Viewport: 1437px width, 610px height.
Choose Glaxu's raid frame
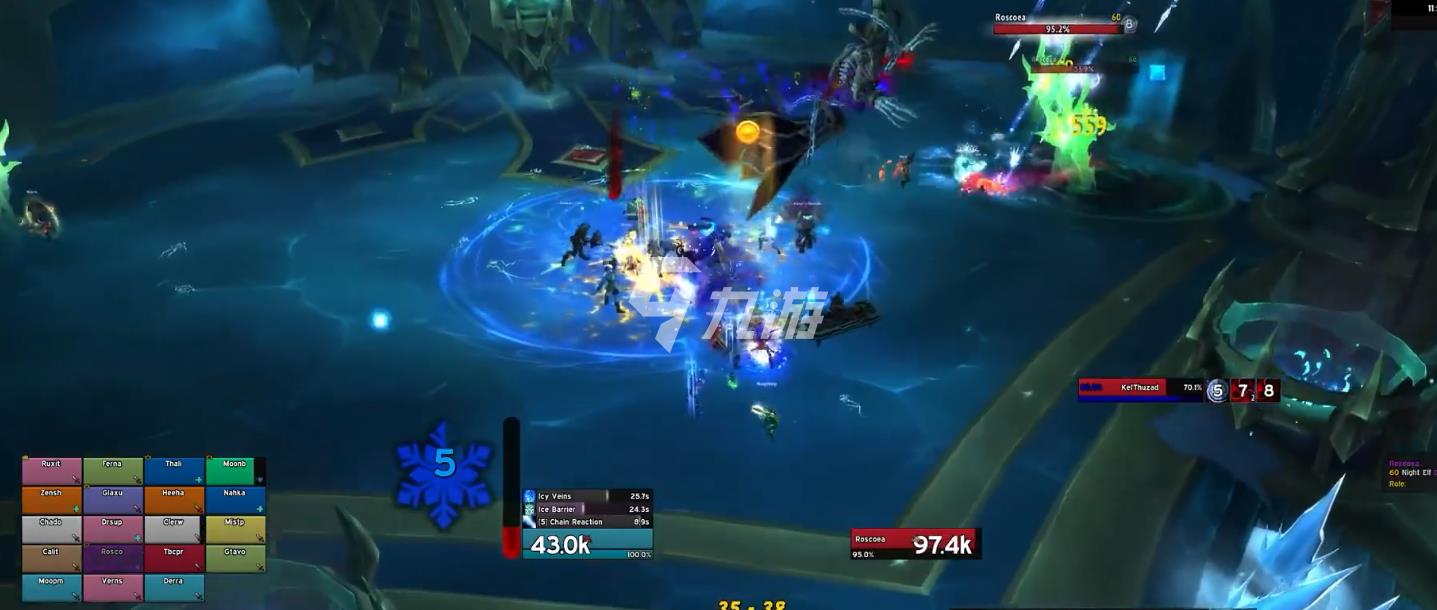tap(113, 500)
